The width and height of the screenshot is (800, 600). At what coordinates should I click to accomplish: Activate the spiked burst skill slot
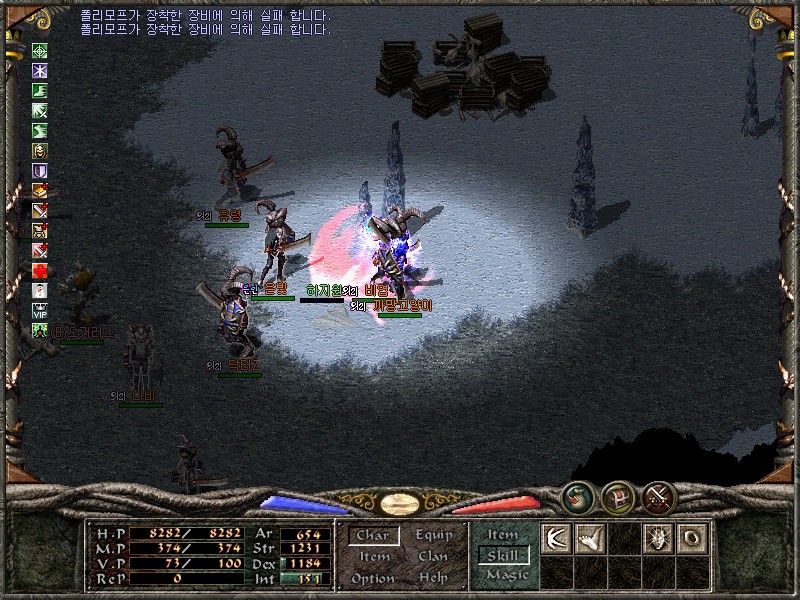tap(659, 538)
